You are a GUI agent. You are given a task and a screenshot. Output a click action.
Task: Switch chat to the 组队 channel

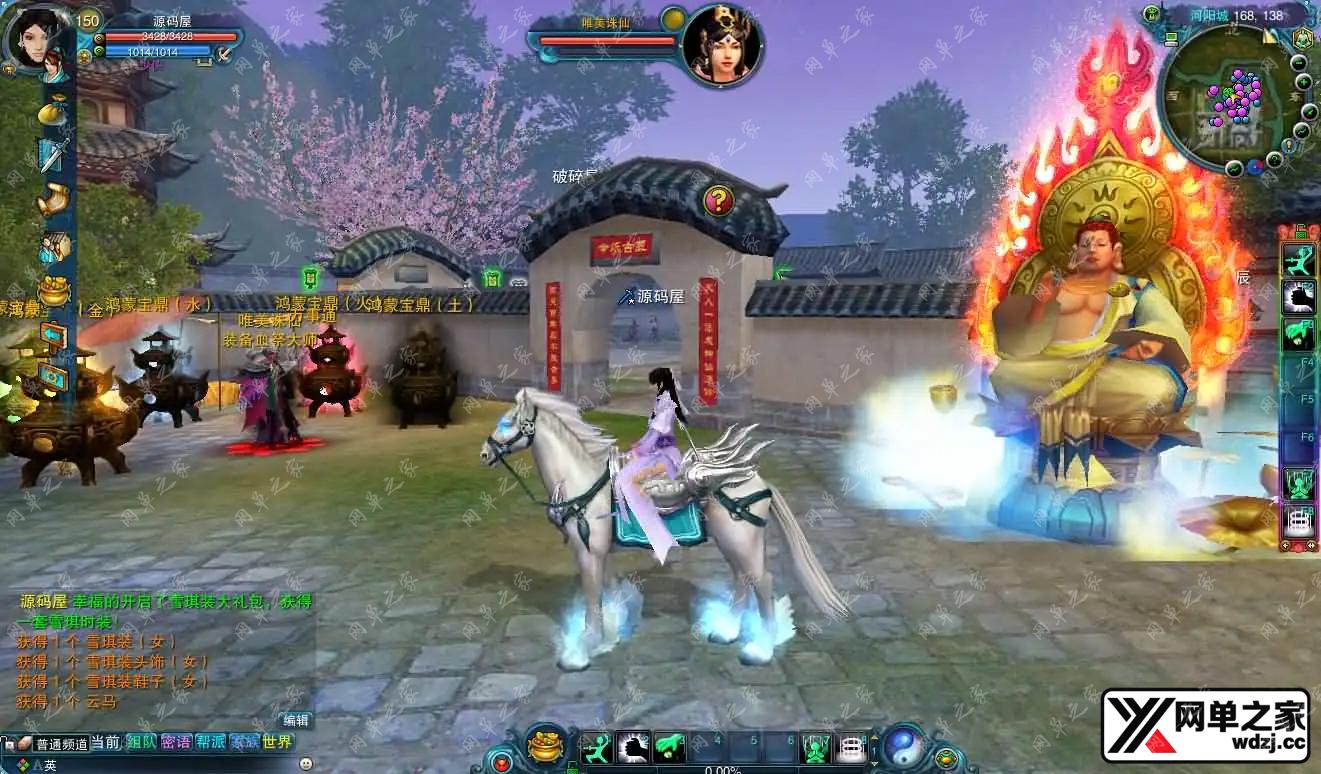pos(140,742)
